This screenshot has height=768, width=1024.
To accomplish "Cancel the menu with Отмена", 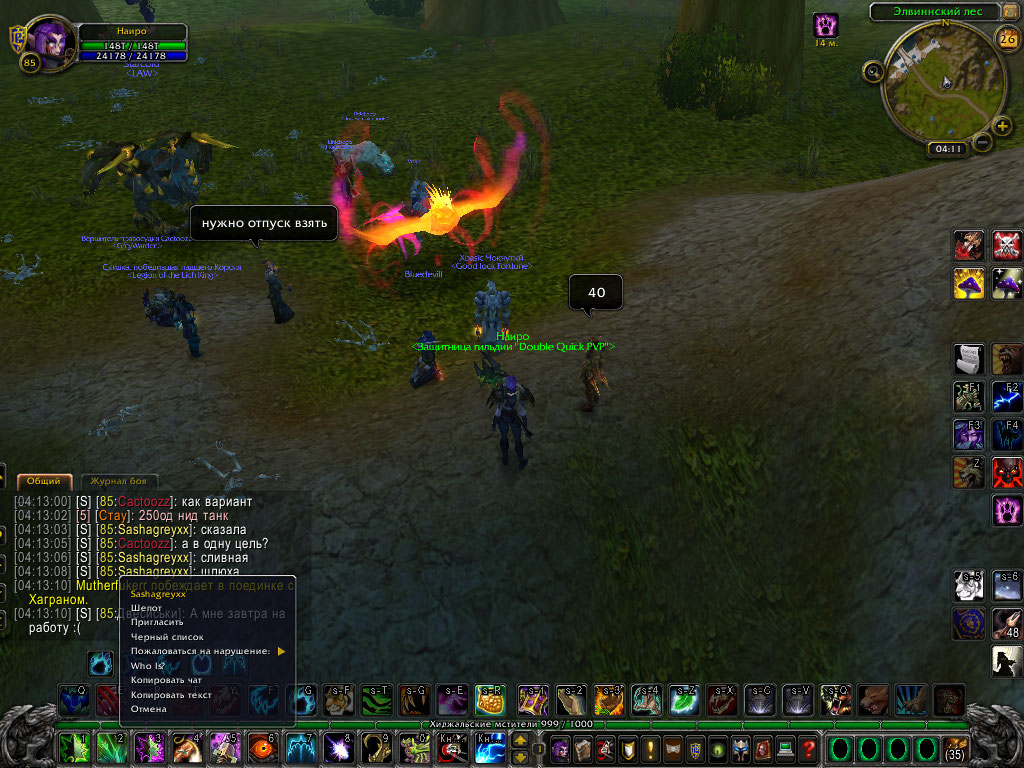I will point(149,709).
